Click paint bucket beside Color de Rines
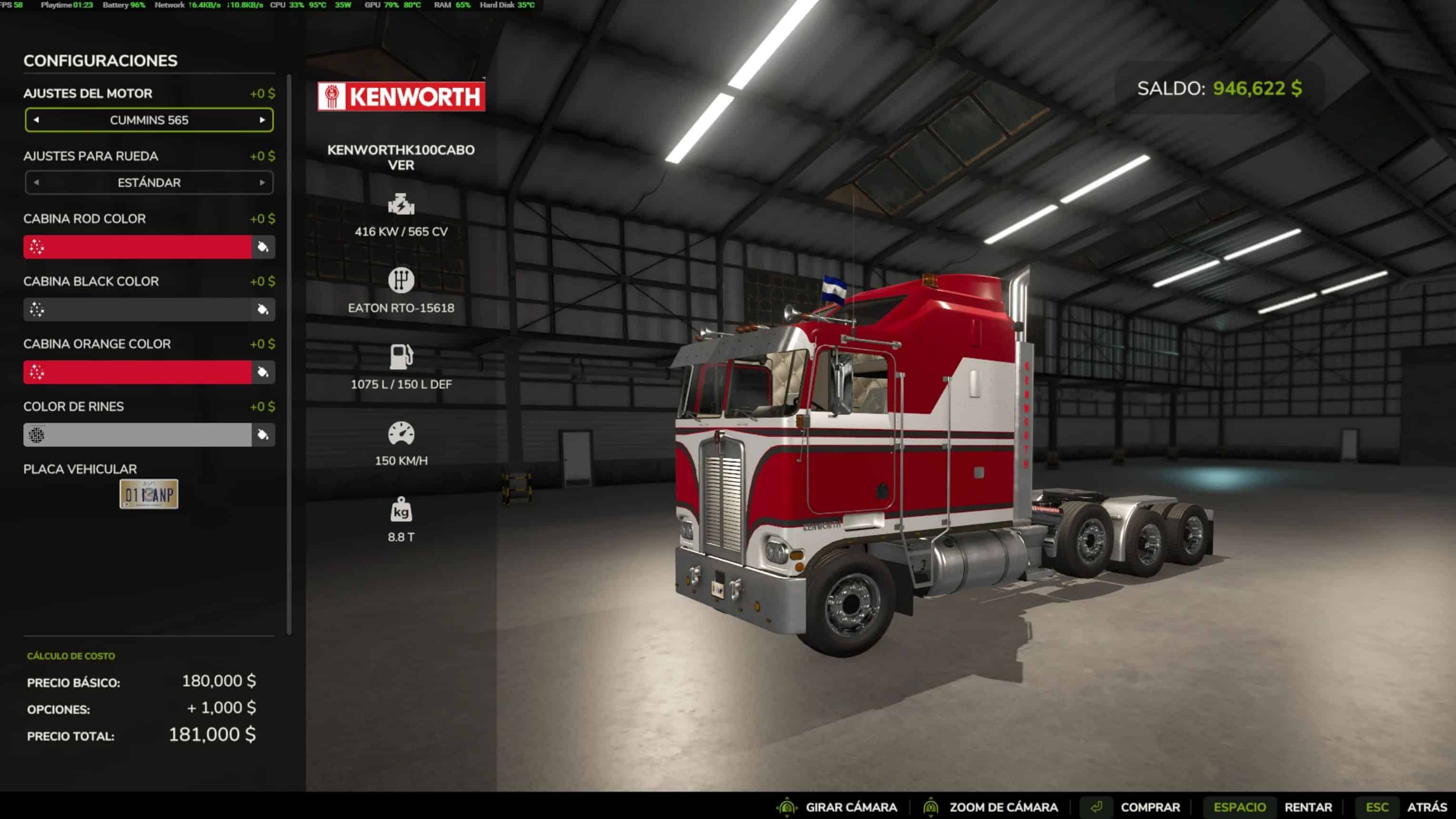1456x819 pixels. click(263, 435)
